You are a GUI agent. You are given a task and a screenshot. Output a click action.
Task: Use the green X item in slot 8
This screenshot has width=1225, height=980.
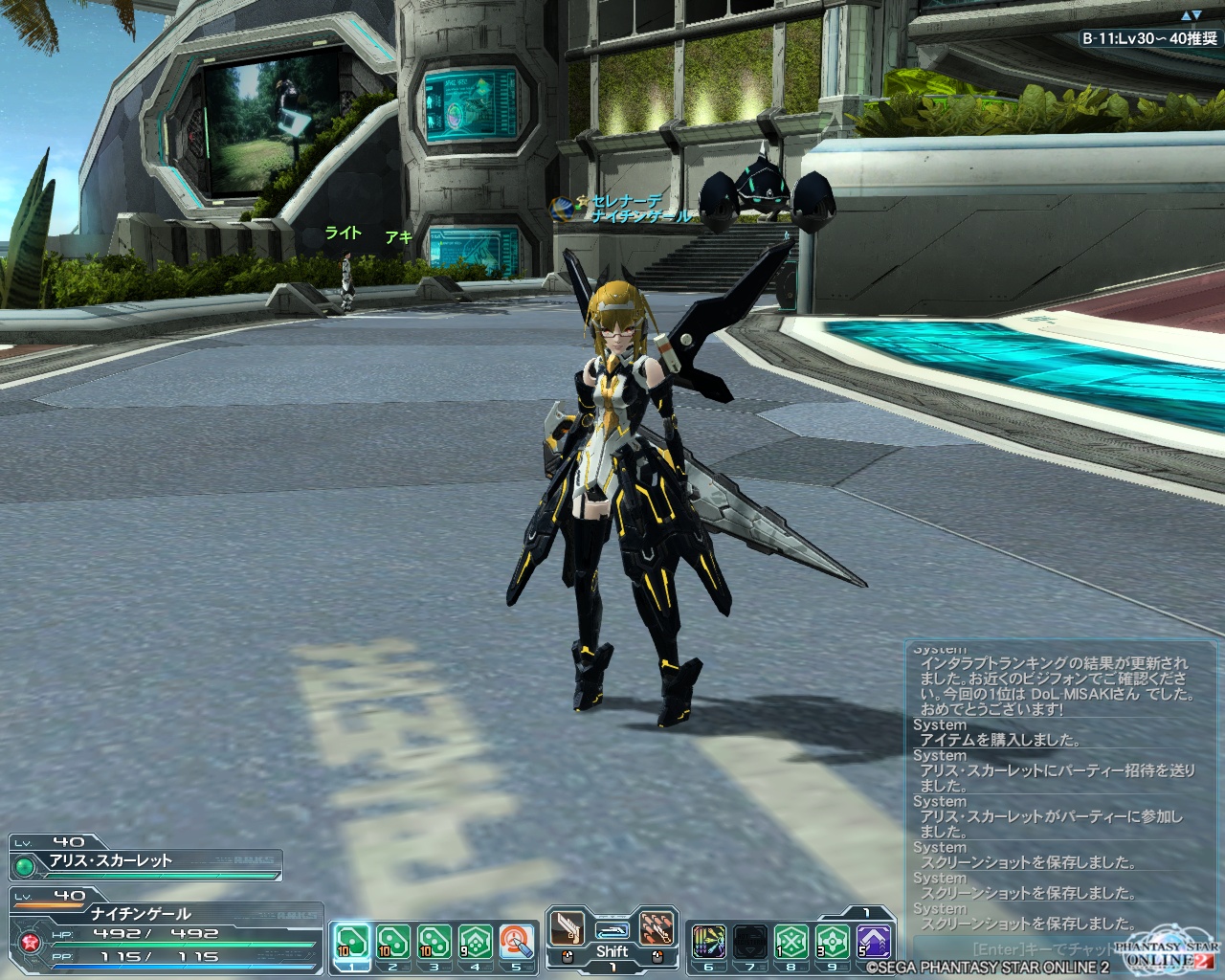(791, 942)
